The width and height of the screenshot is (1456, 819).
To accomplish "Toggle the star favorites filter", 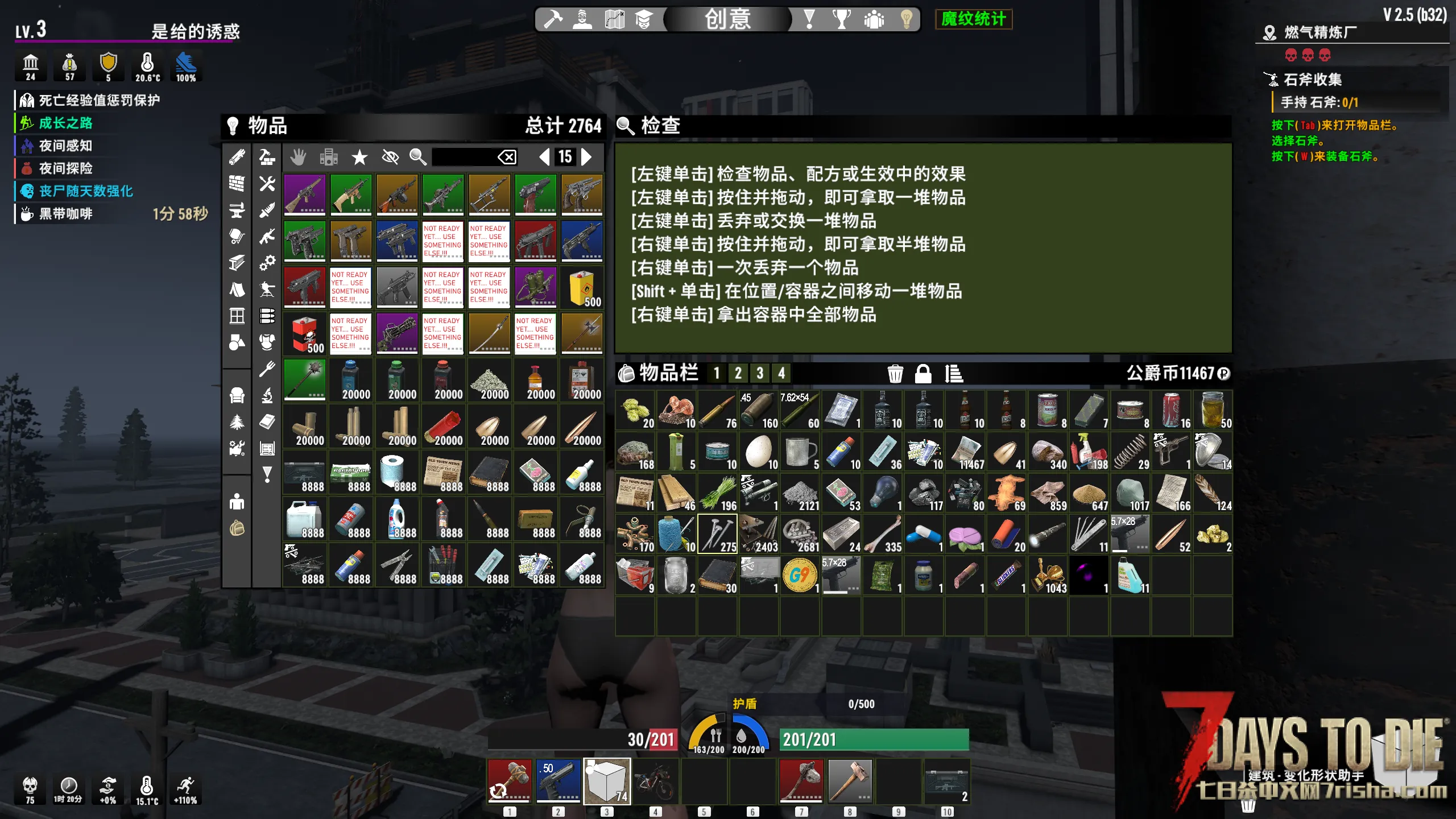I will click(x=359, y=157).
